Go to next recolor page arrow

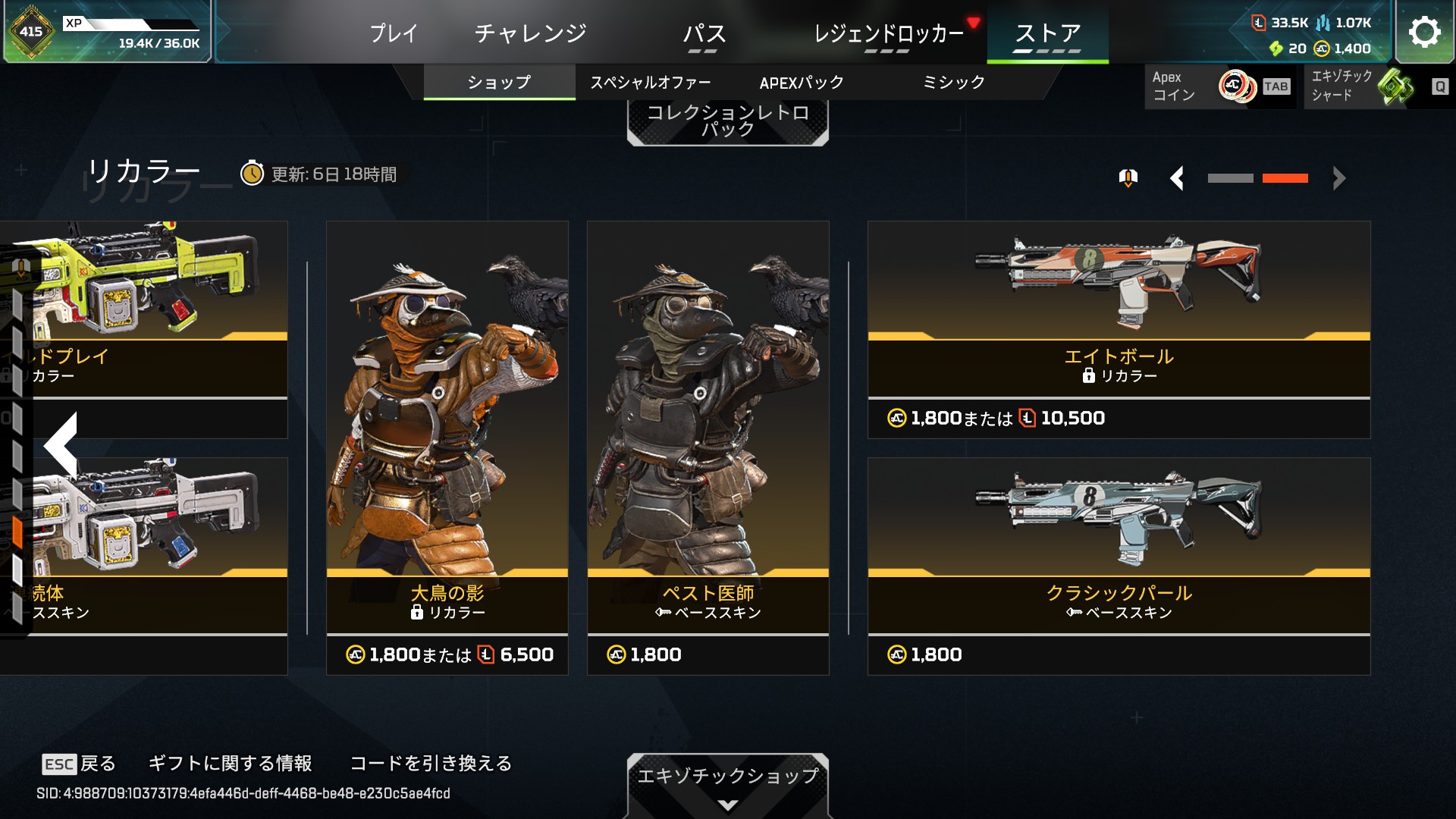tap(1339, 179)
